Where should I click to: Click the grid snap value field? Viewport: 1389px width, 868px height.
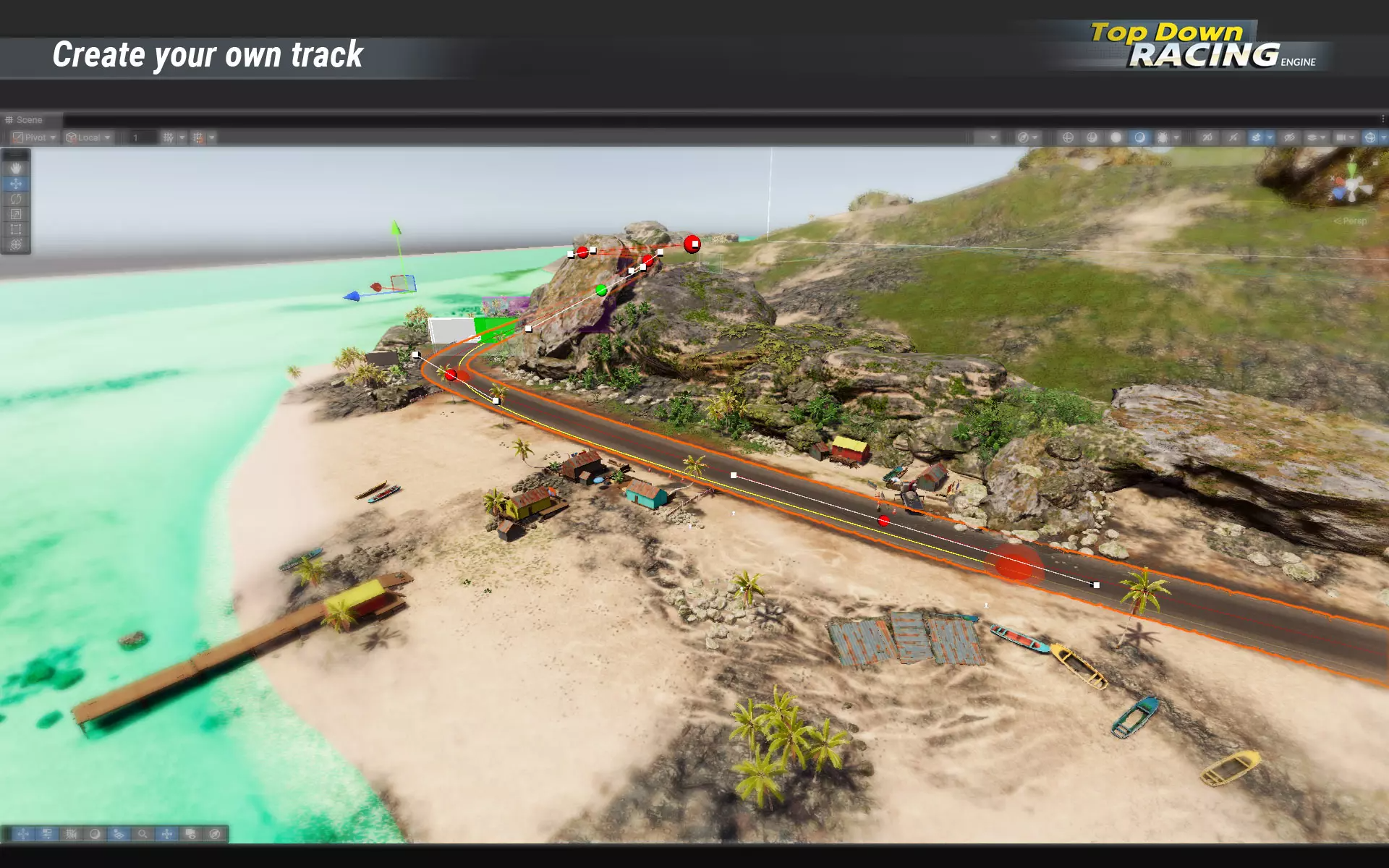tap(143, 137)
